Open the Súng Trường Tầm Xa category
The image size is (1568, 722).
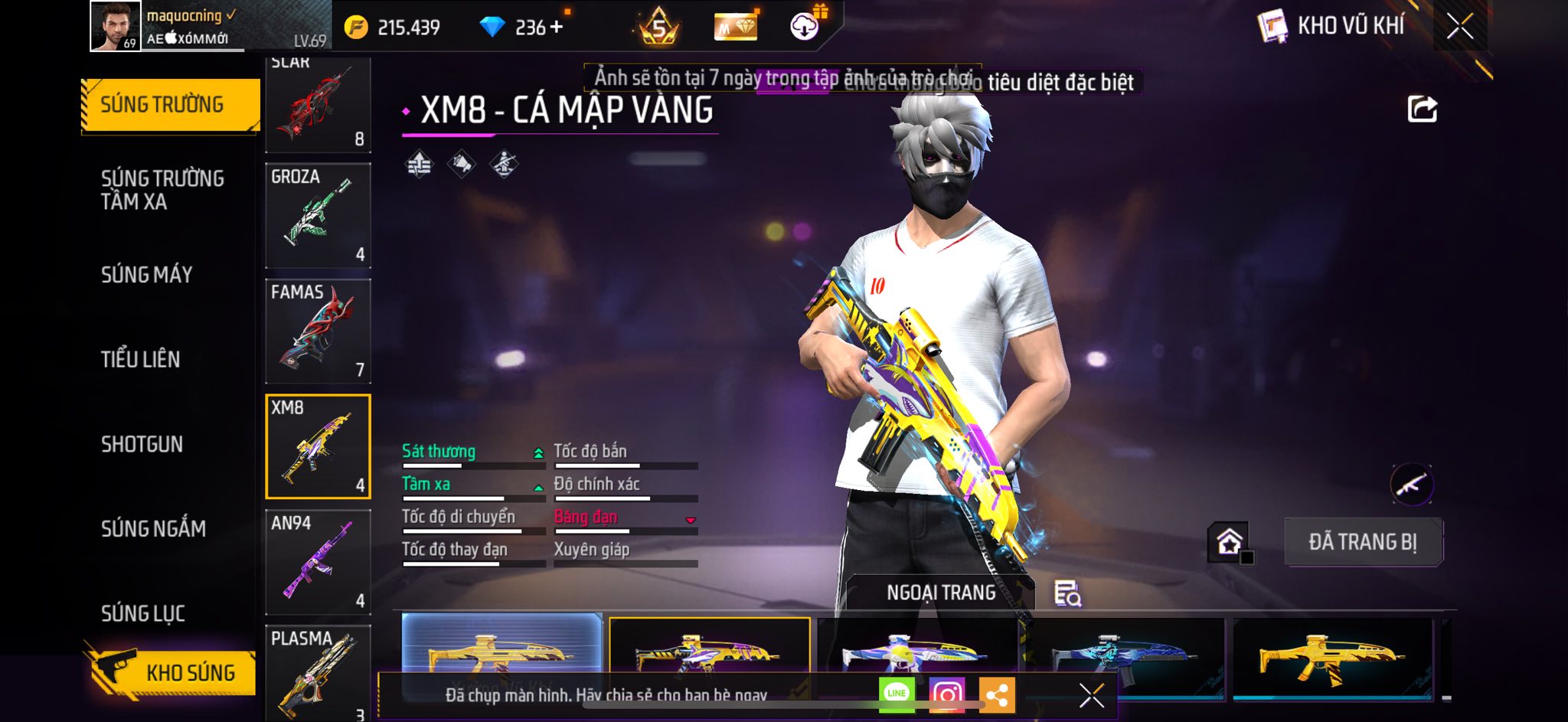tap(162, 190)
